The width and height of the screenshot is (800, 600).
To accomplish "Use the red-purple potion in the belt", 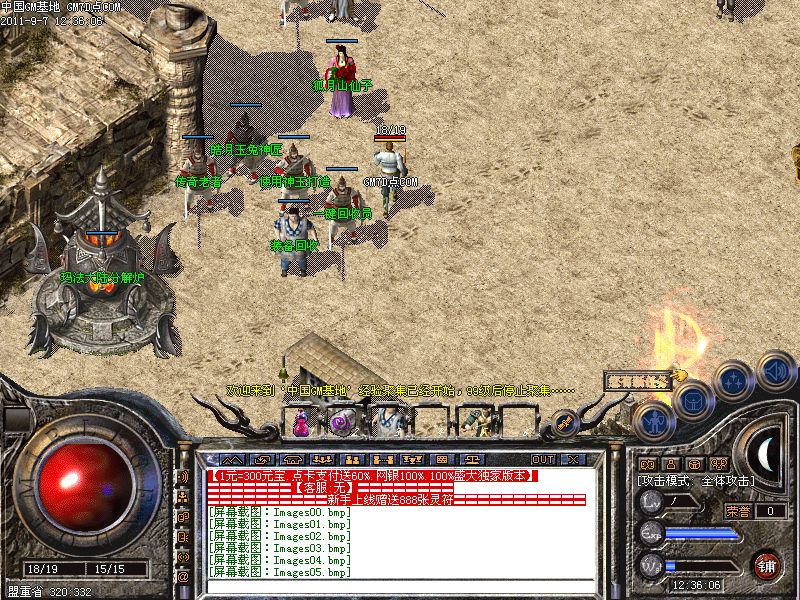I will tap(300, 422).
